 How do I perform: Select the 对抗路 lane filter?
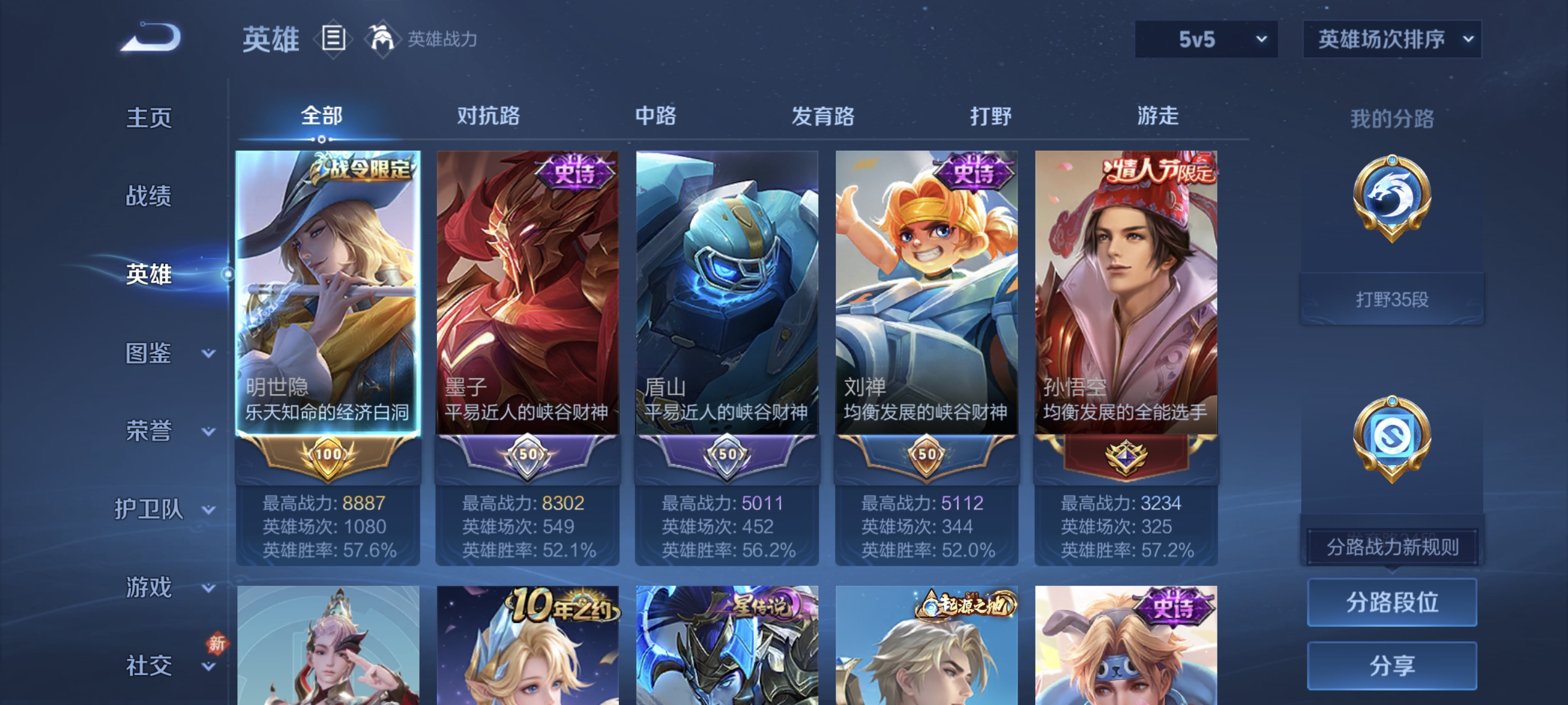[x=489, y=117]
